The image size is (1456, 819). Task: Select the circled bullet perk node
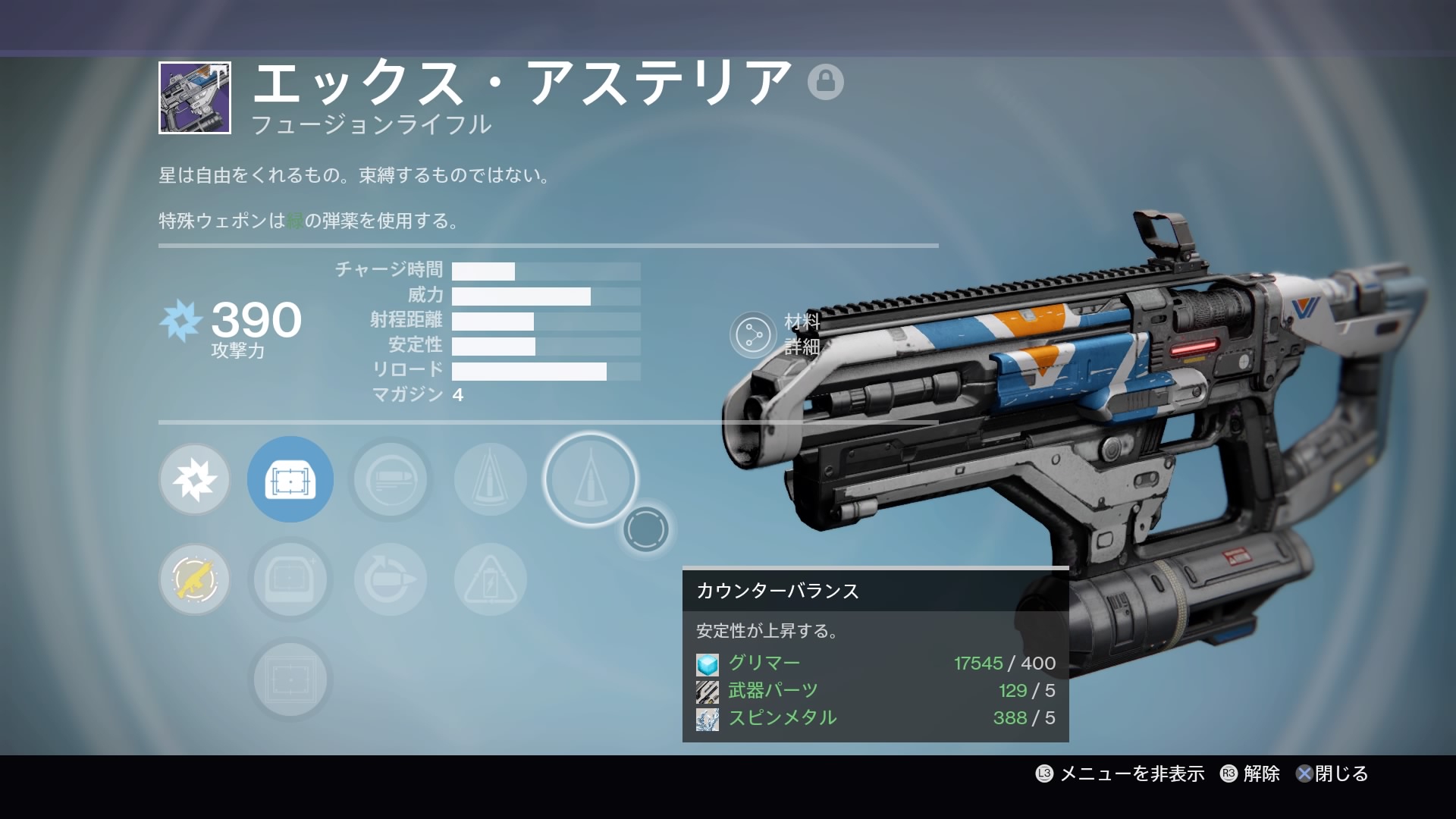[391, 479]
